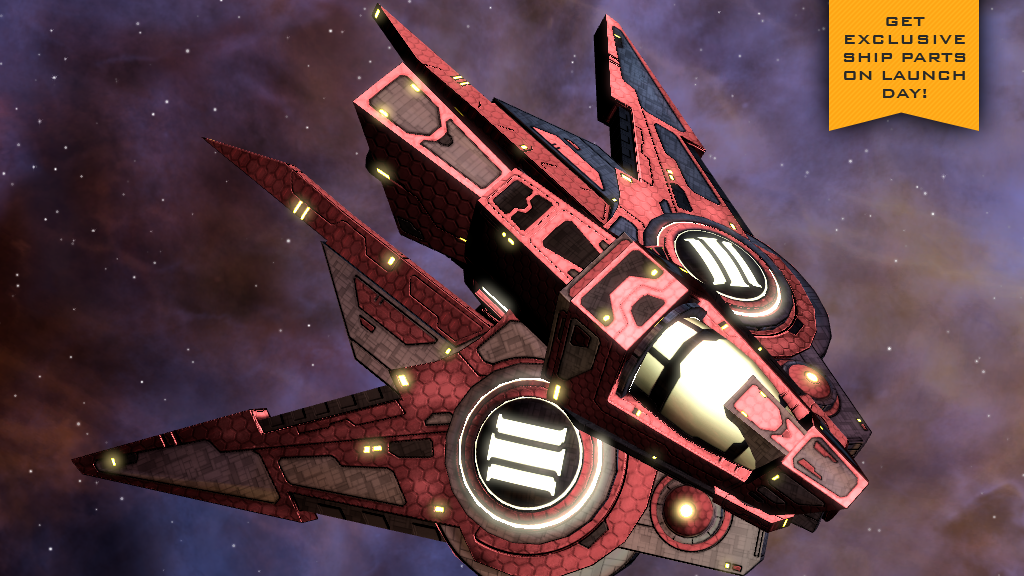
Task: Open the exclusive ship parts launch day banner
Action: click(903, 58)
